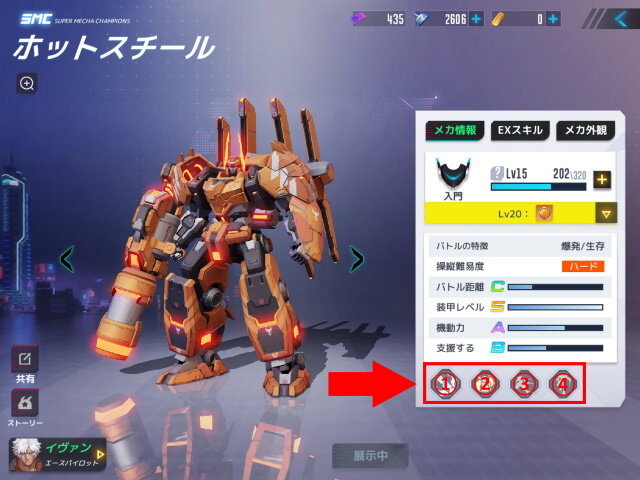Select skill icon number 2

click(x=485, y=383)
